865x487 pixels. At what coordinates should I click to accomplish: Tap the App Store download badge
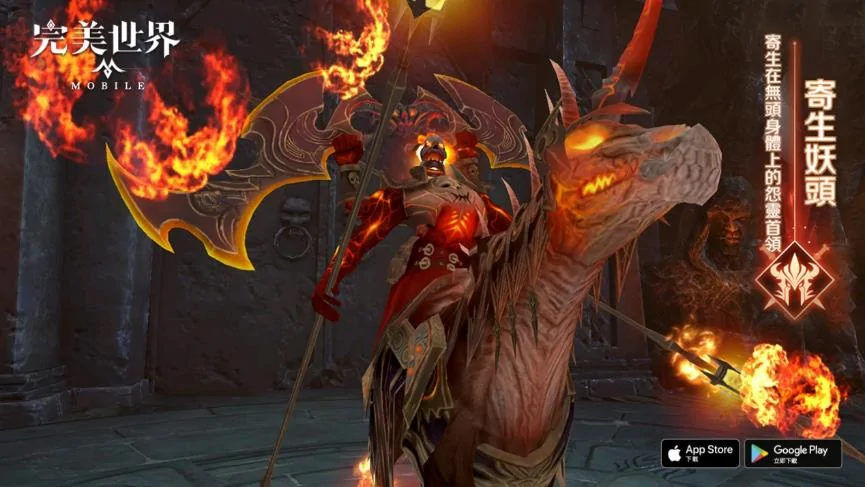tap(700, 453)
